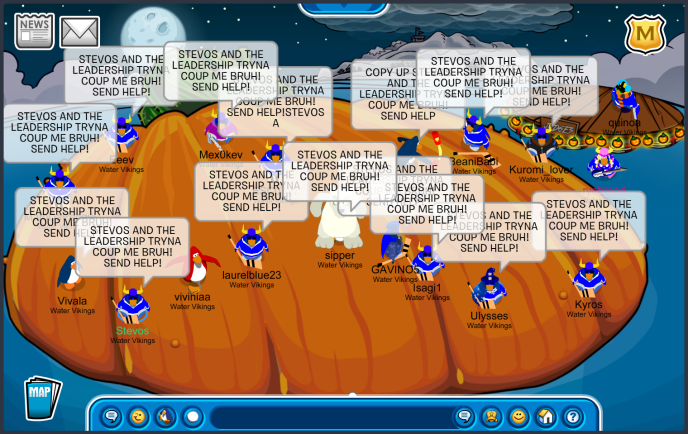
Task: Open the friends list penguin icon
Action: 492,416
